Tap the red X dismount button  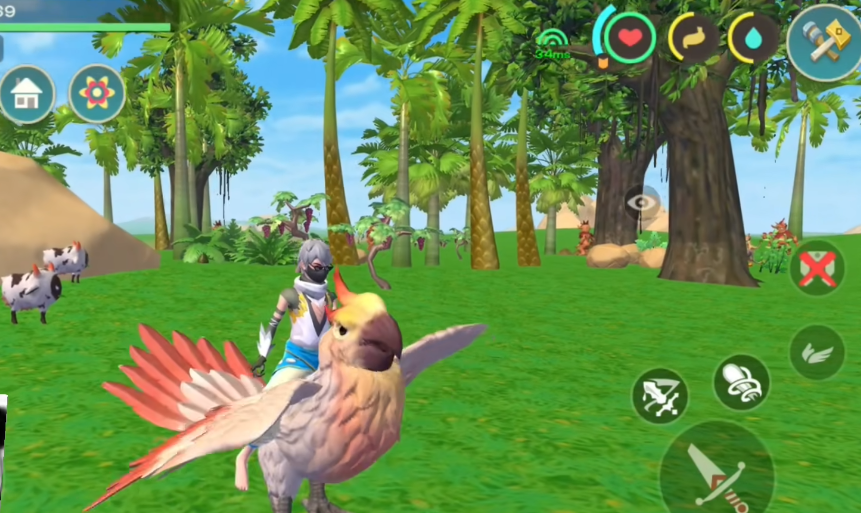817,268
